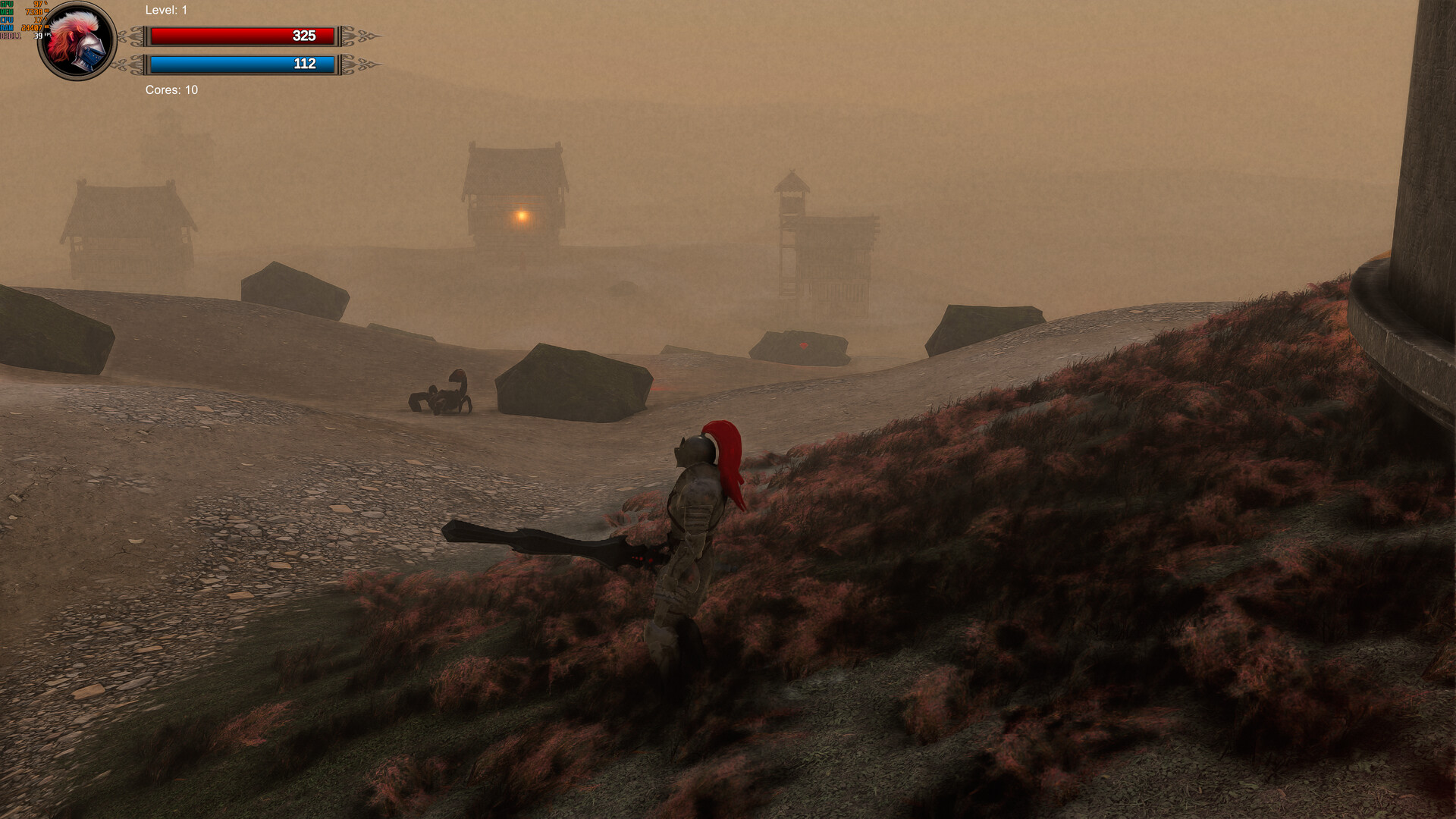
Task: Click the glowing orange light in the house
Action: pyautogui.click(x=522, y=215)
